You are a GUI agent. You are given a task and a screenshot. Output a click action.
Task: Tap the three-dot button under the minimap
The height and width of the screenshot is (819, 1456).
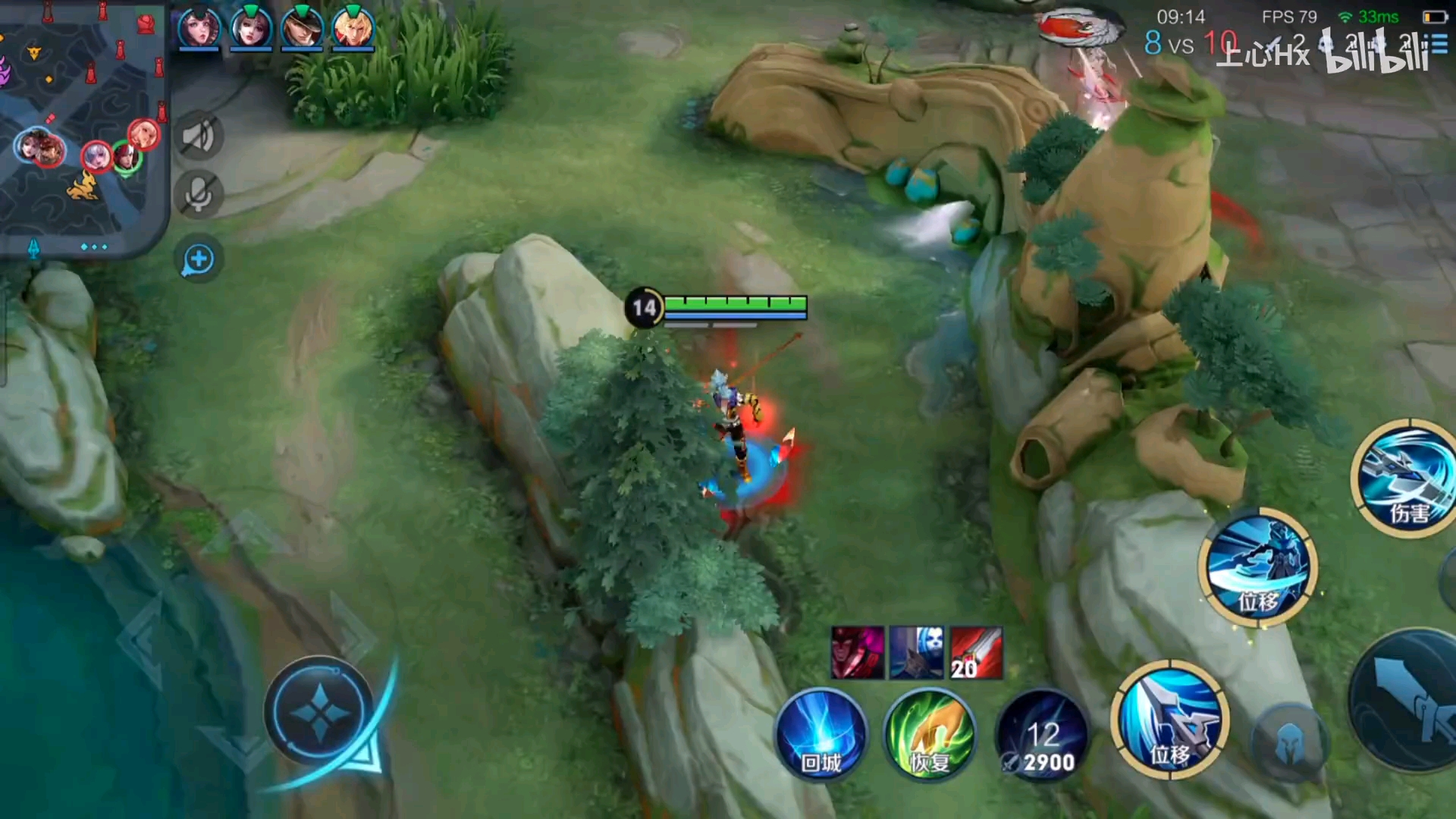coord(94,247)
